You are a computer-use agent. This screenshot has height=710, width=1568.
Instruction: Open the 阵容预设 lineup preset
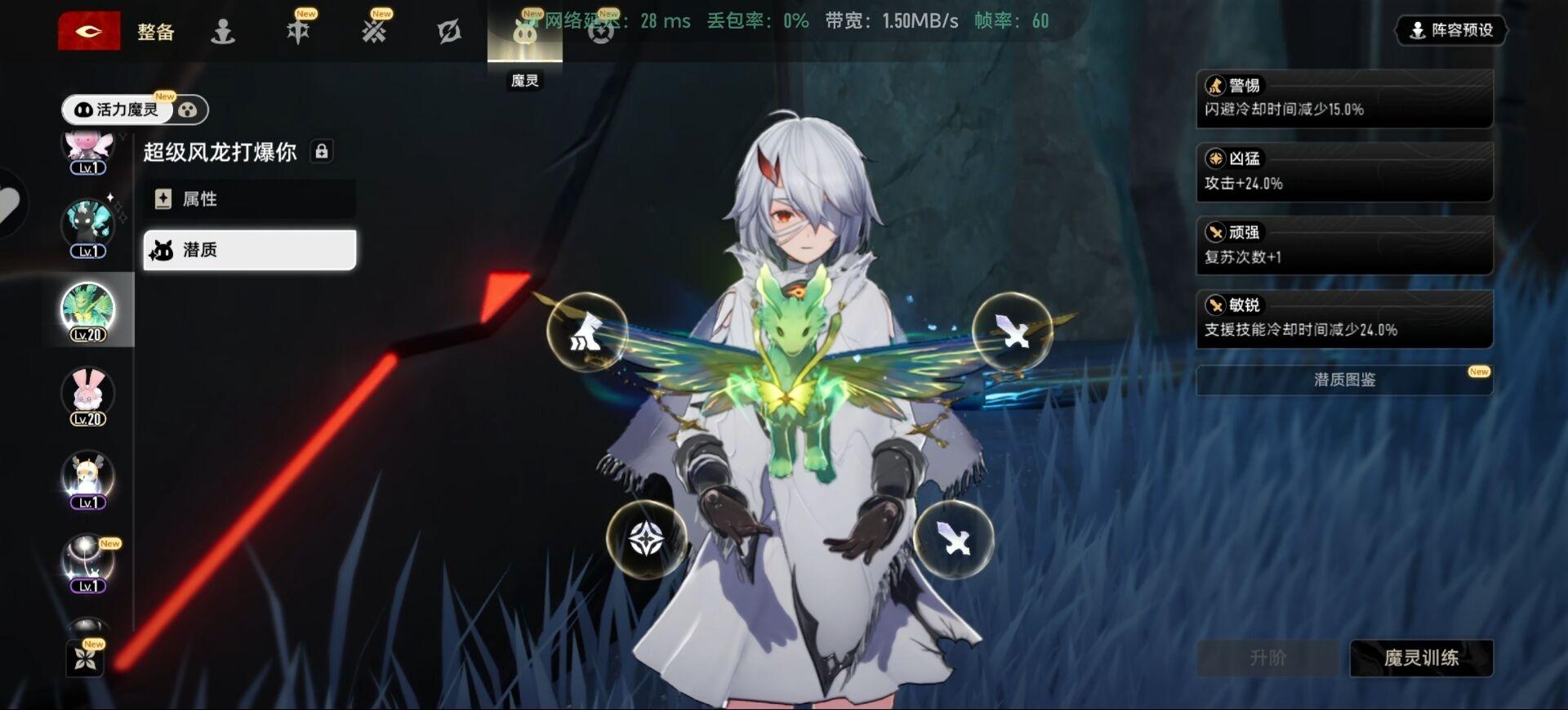point(1451,30)
